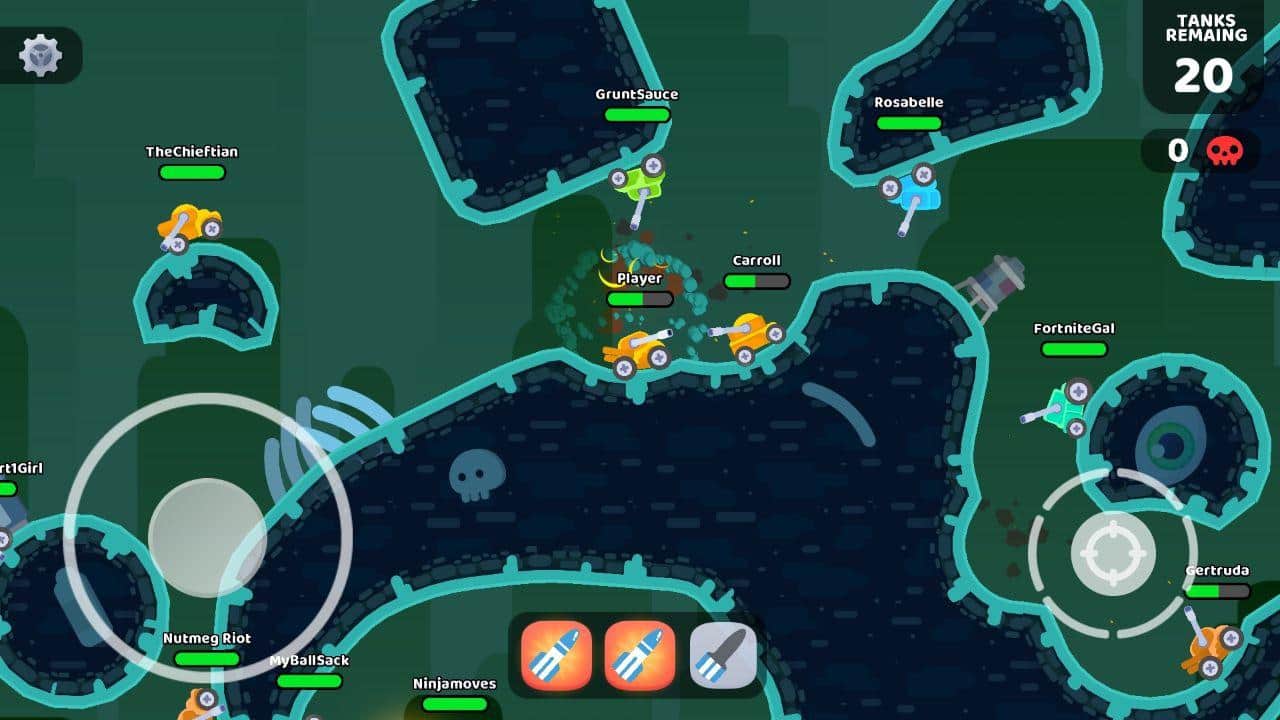The image size is (1280, 720).
Task: Open the settings gear menu
Action: tap(41, 55)
